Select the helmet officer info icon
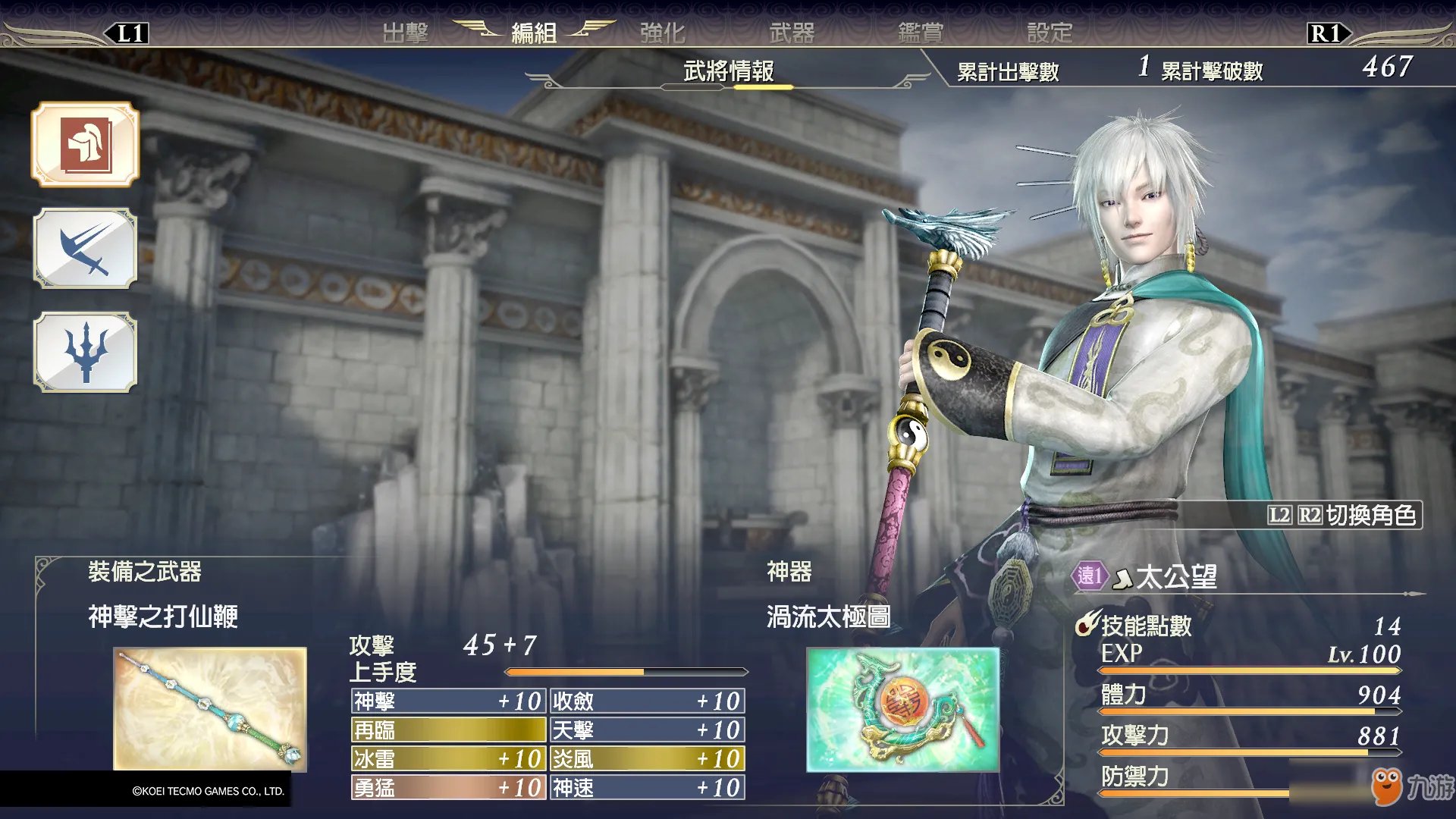Image resolution: width=1456 pixels, height=819 pixels. point(85,144)
